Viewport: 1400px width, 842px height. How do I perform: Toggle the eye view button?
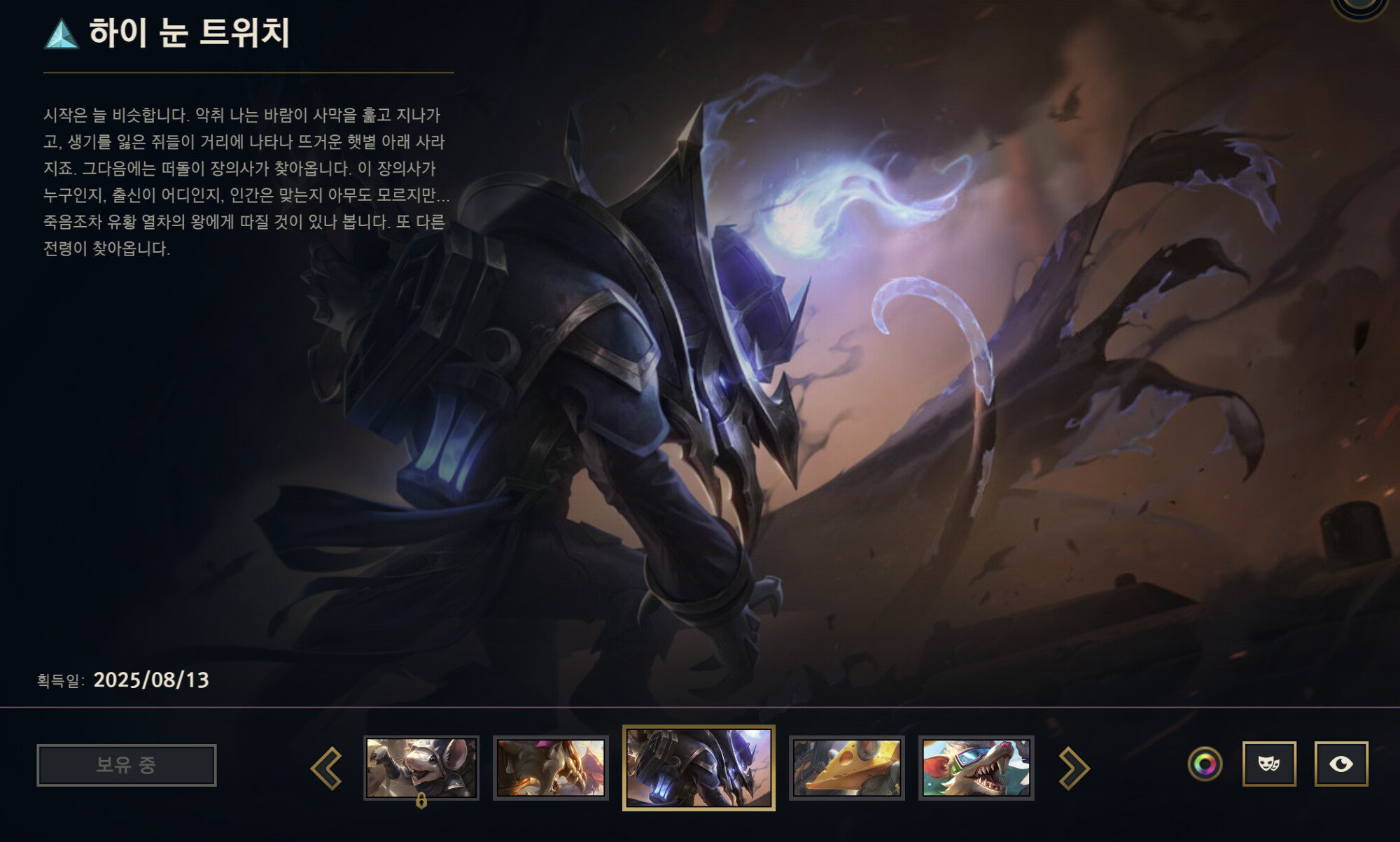pos(1340,764)
